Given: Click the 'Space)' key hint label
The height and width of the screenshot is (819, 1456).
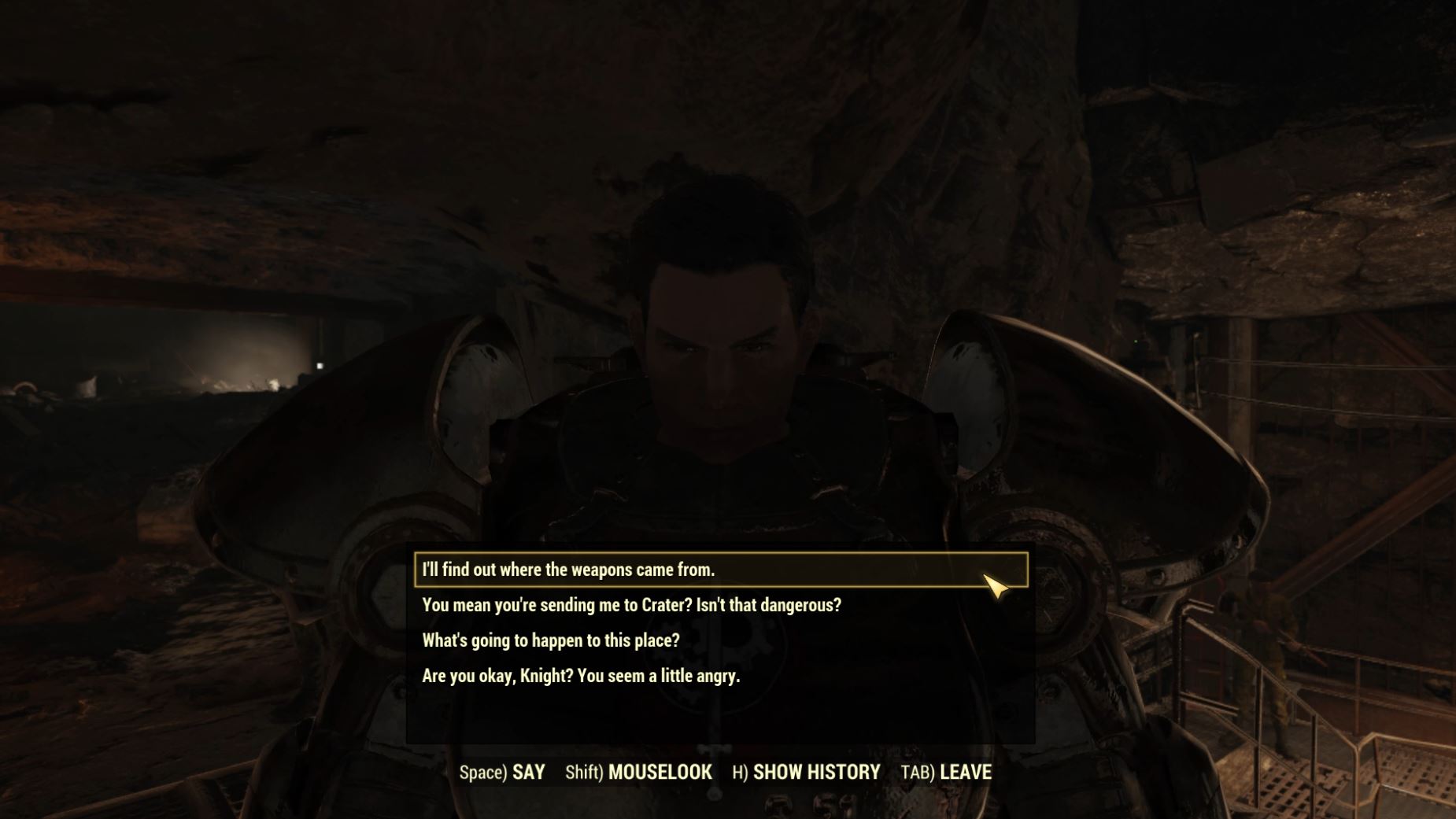Looking at the screenshot, I should 482,772.
